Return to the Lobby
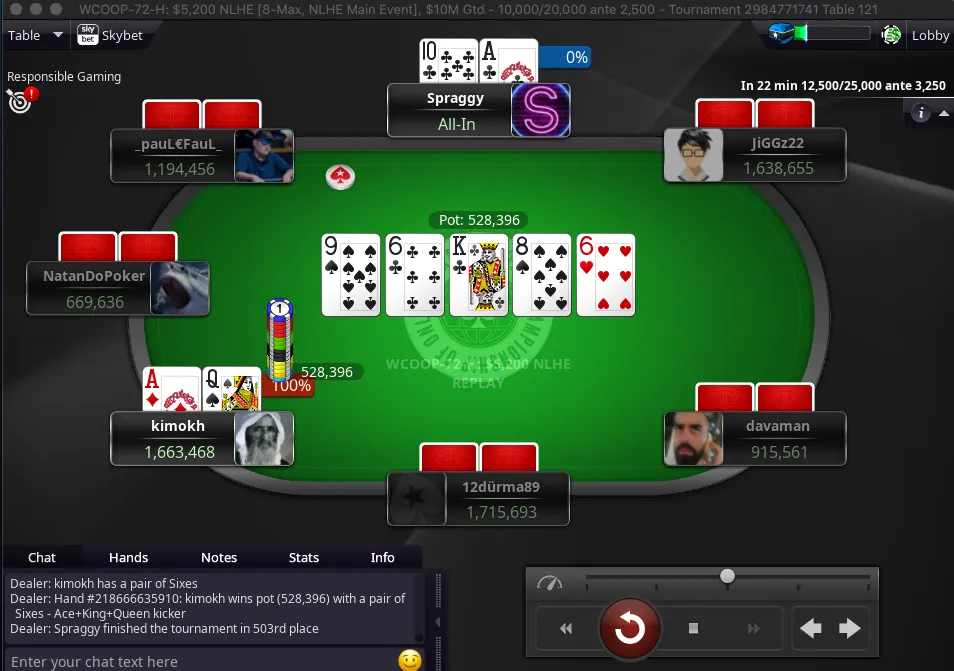The width and height of the screenshot is (954, 671). pyautogui.click(x=930, y=35)
